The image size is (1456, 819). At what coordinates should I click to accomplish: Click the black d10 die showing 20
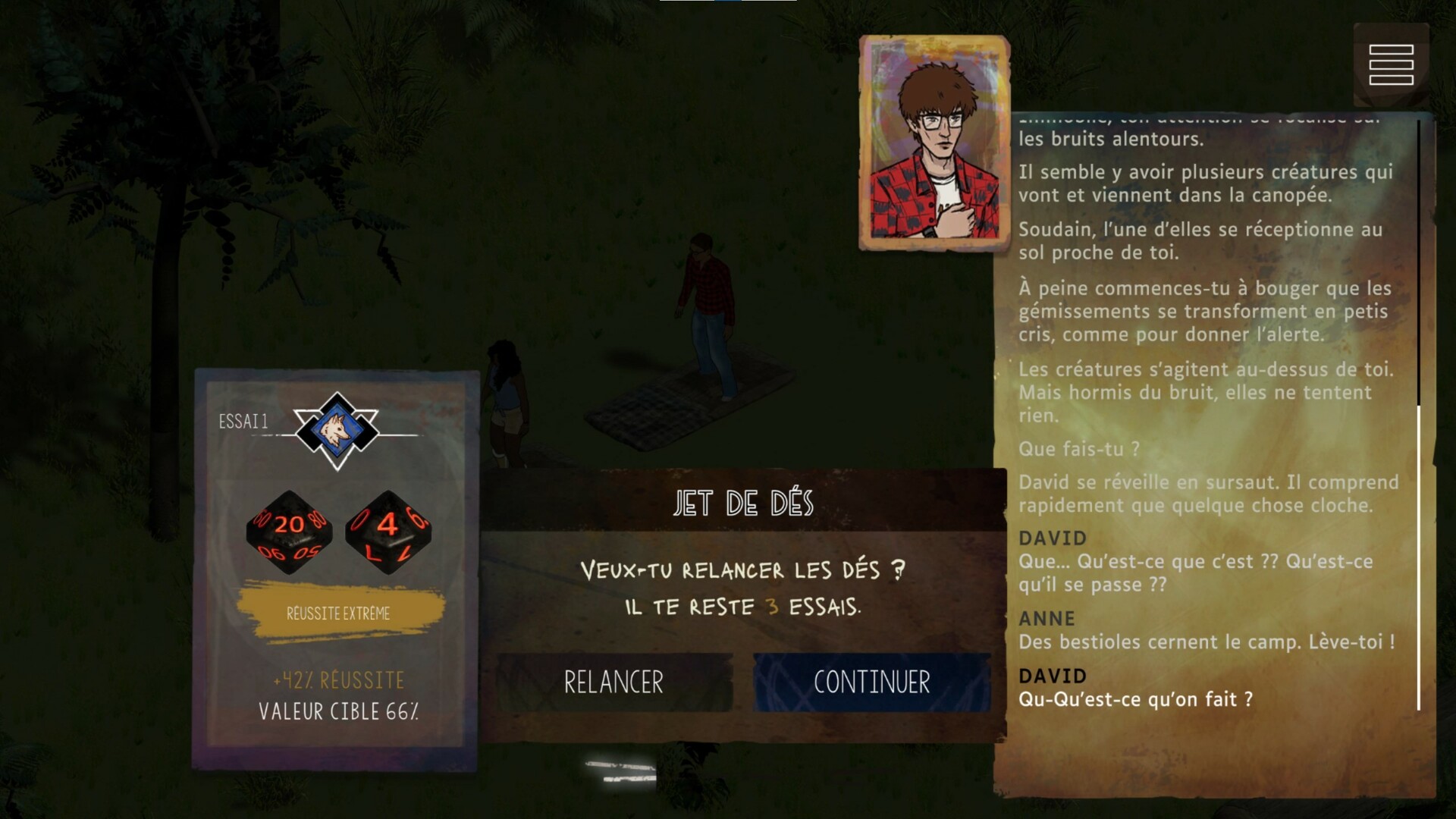288,531
